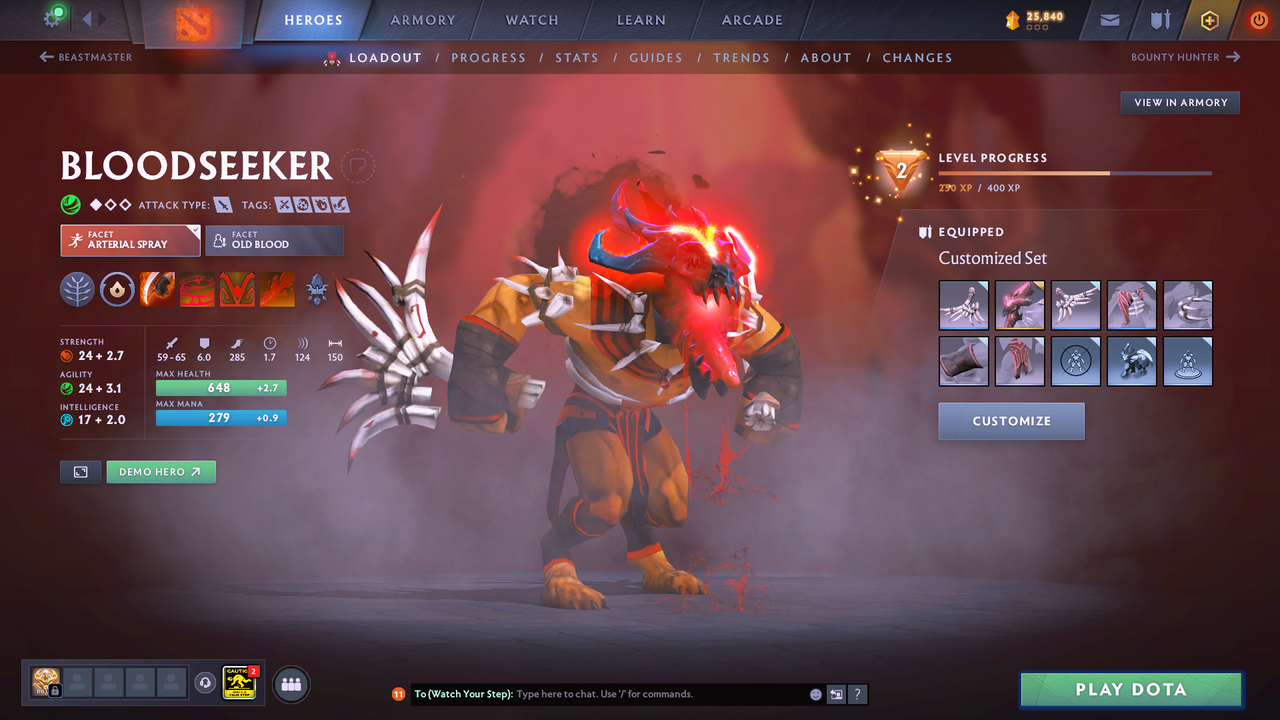1280x720 pixels.
Task: Click the Aghanim's Scepter upgrade icon
Action: pyautogui.click(x=317, y=289)
